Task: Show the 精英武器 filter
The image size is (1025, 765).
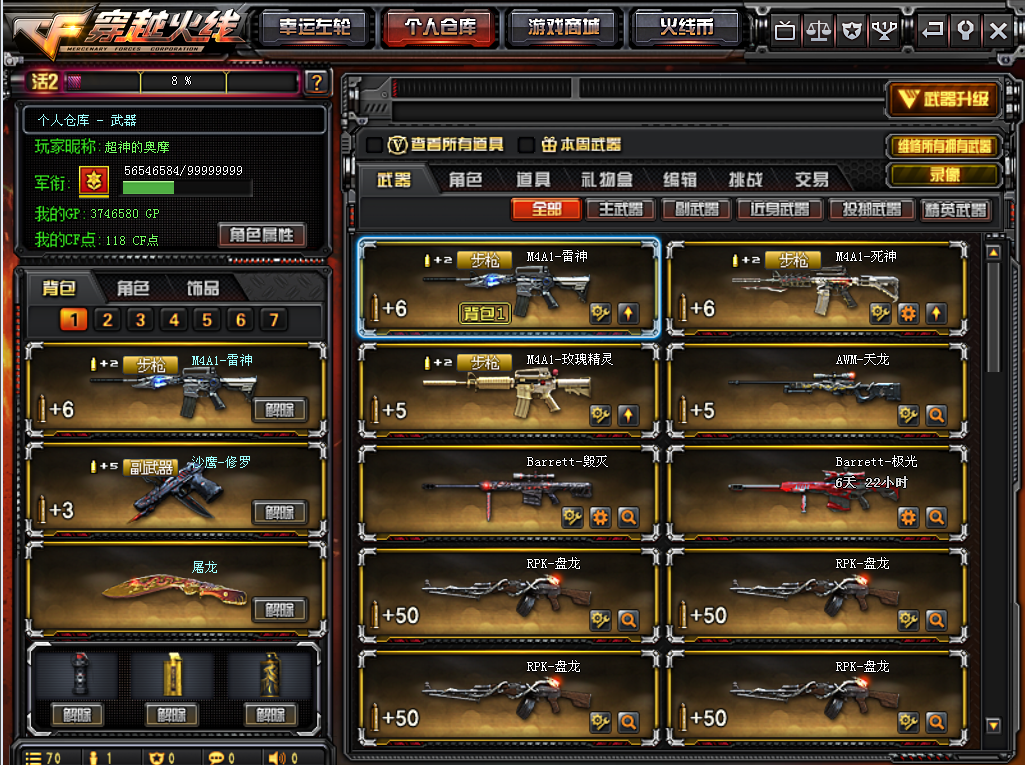Action: [x=956, y=210]
